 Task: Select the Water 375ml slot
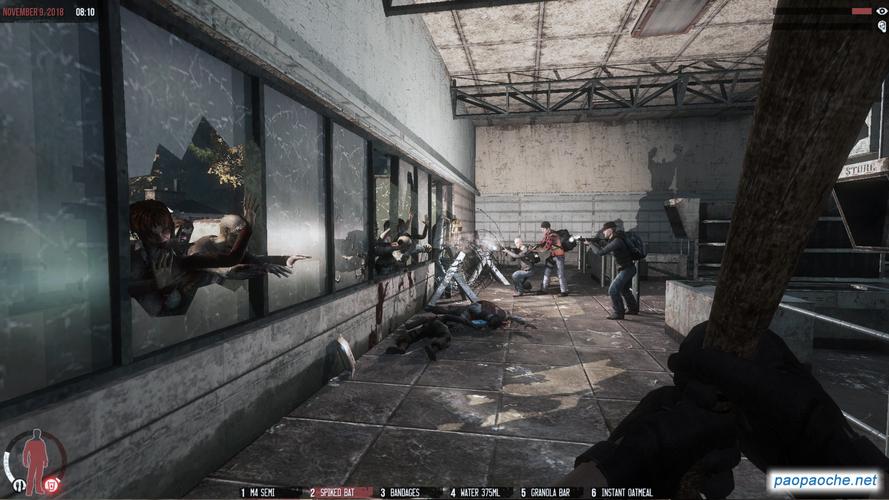pos(480,493)
